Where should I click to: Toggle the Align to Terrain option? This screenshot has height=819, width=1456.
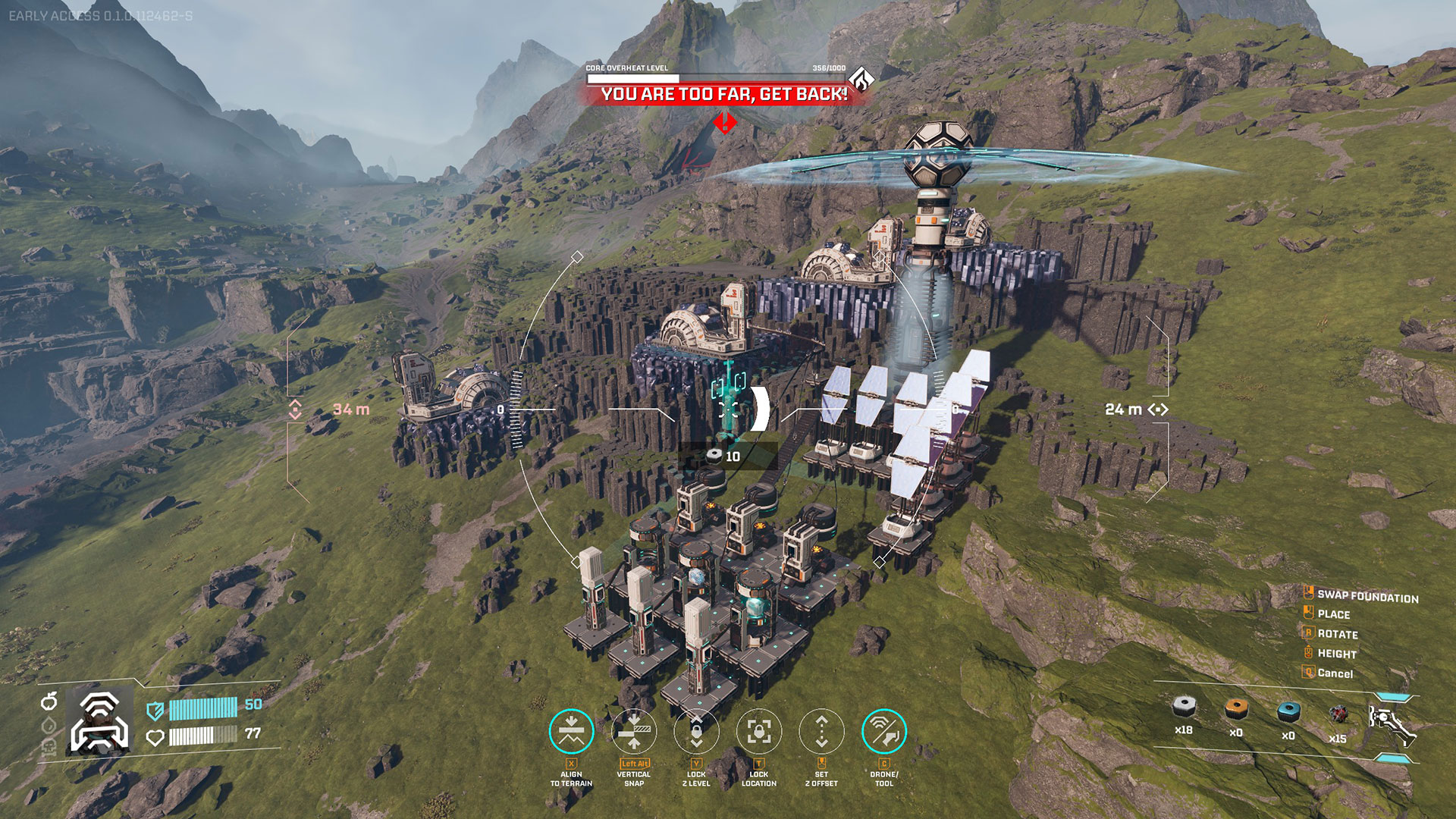pyautogui.click(x=571, y=731)
